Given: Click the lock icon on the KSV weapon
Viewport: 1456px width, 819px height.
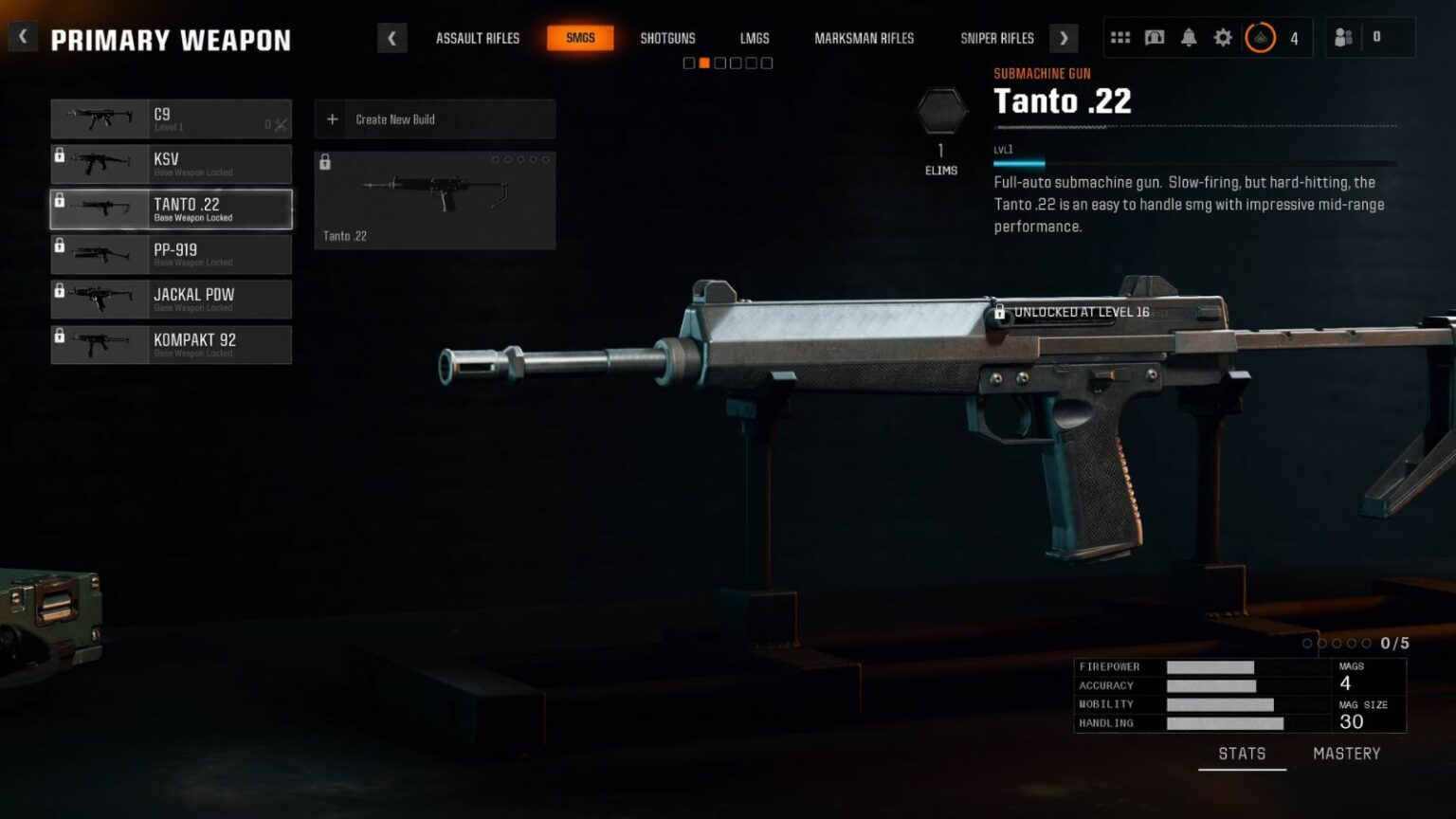Looking at the screenshot, I should tap(61, 155).
